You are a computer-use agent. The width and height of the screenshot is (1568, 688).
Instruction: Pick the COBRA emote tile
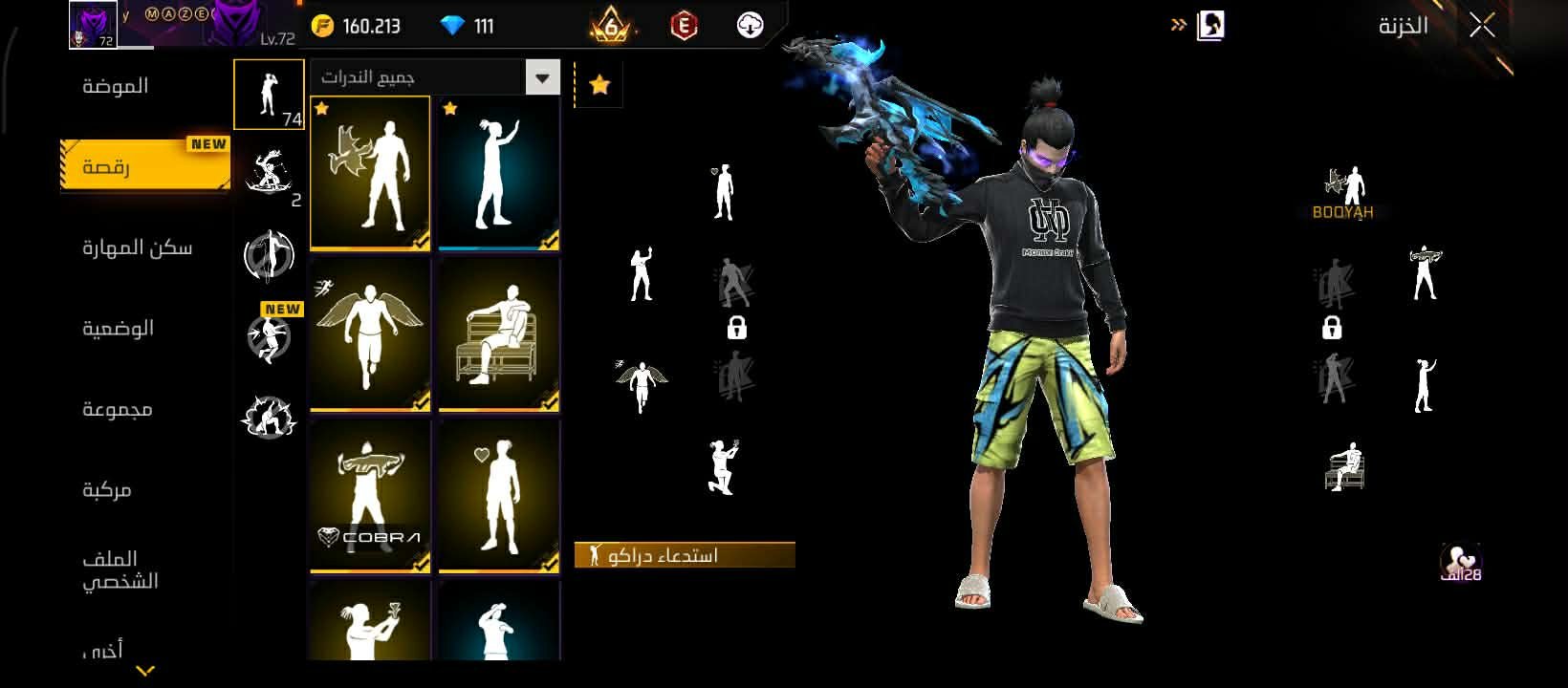pos(370,495)
